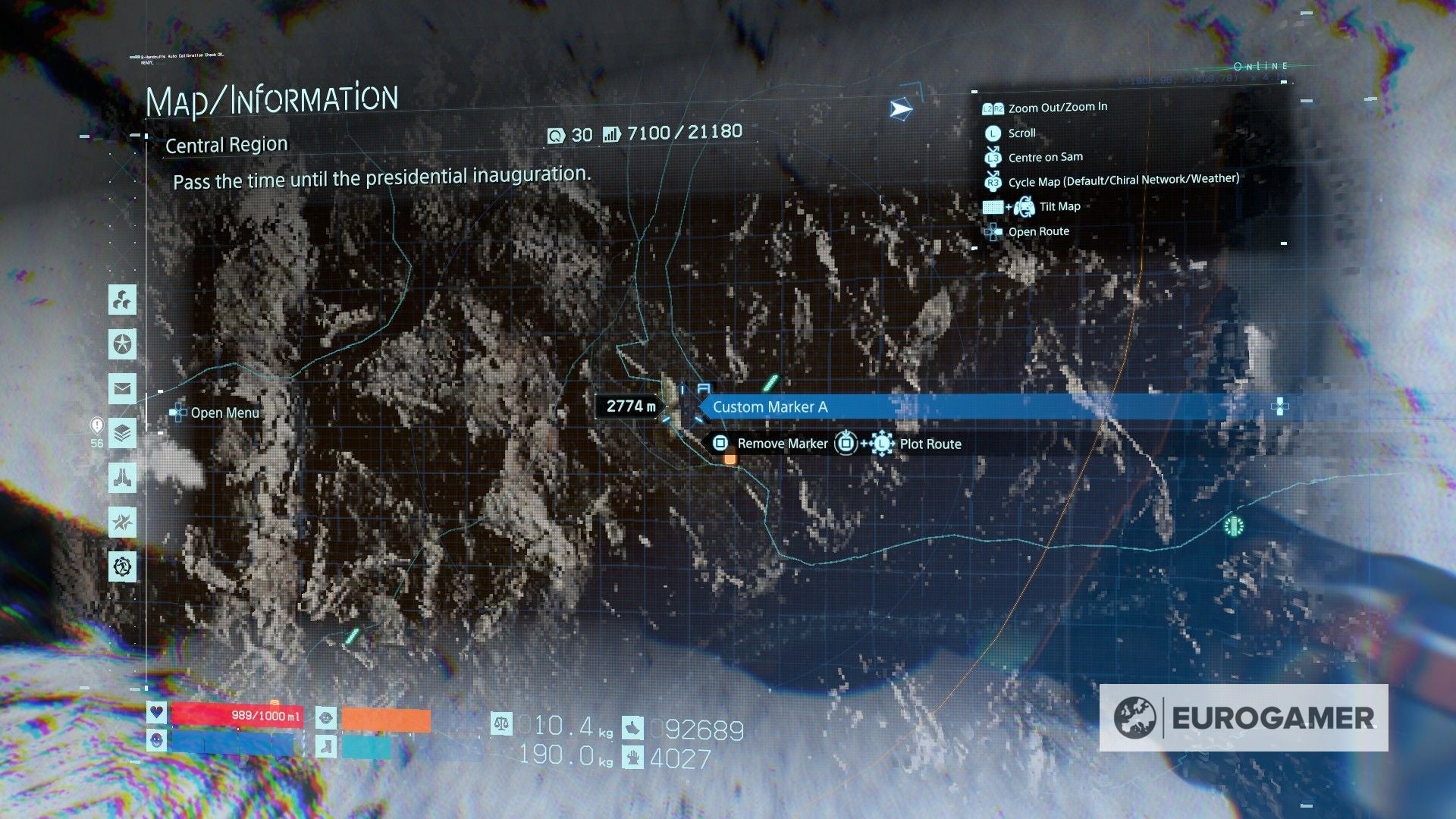1456x819 pixels.
Task: Click Open Route in the controls legend
Action: click(x=1038, y=231)
